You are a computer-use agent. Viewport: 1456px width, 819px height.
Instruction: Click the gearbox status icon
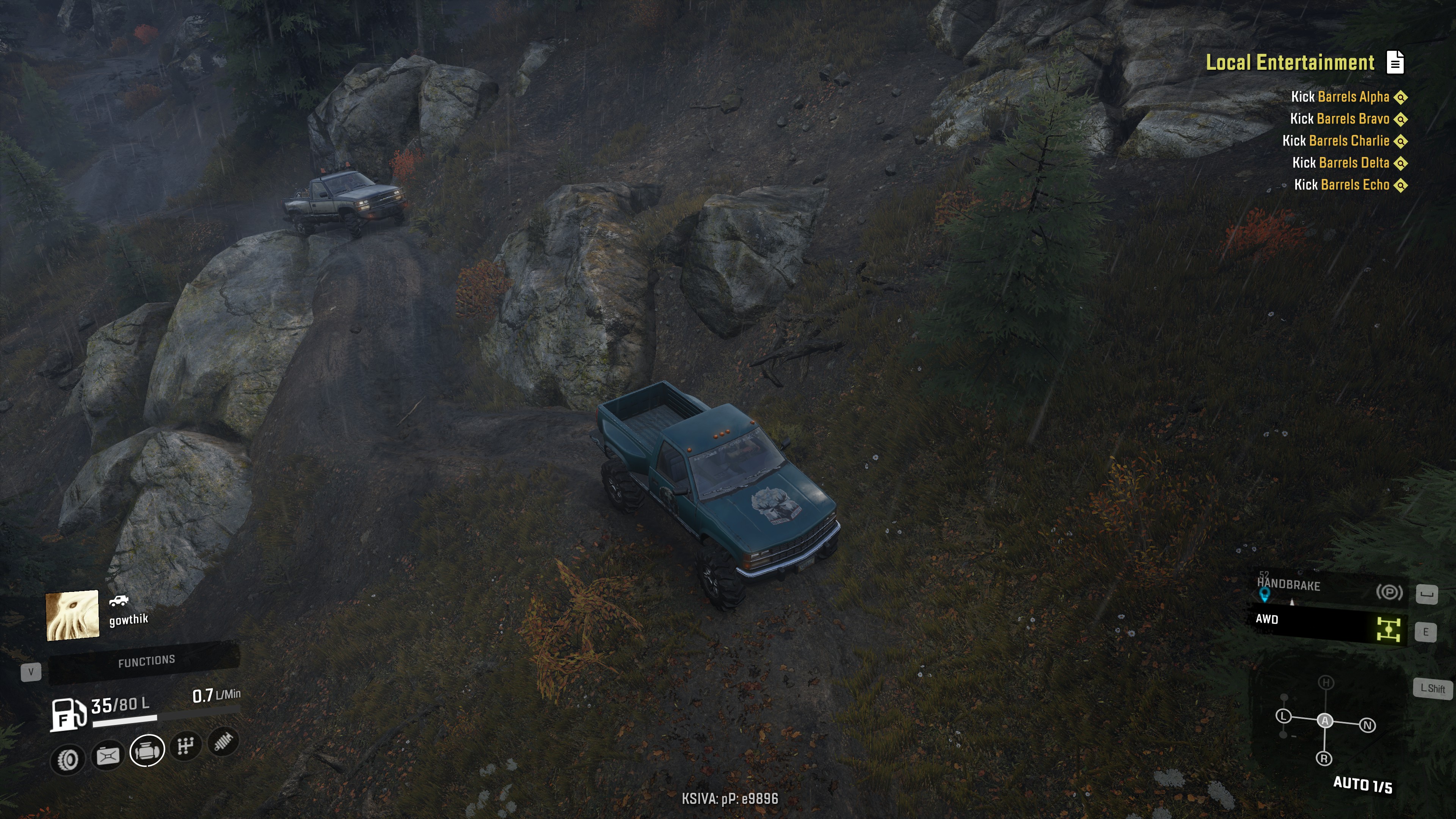[x=185, y=746]
